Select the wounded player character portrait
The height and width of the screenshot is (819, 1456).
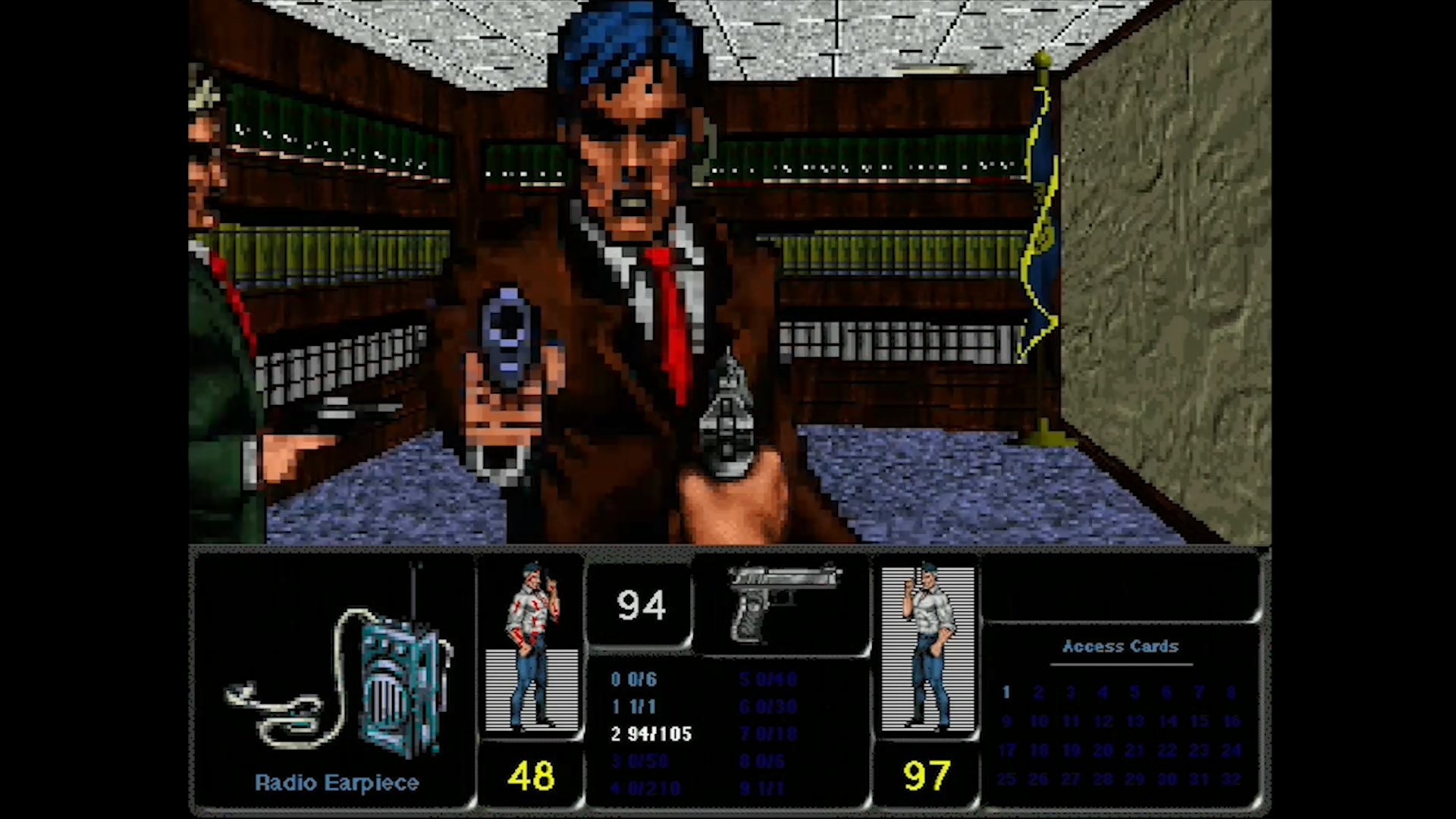532,647
